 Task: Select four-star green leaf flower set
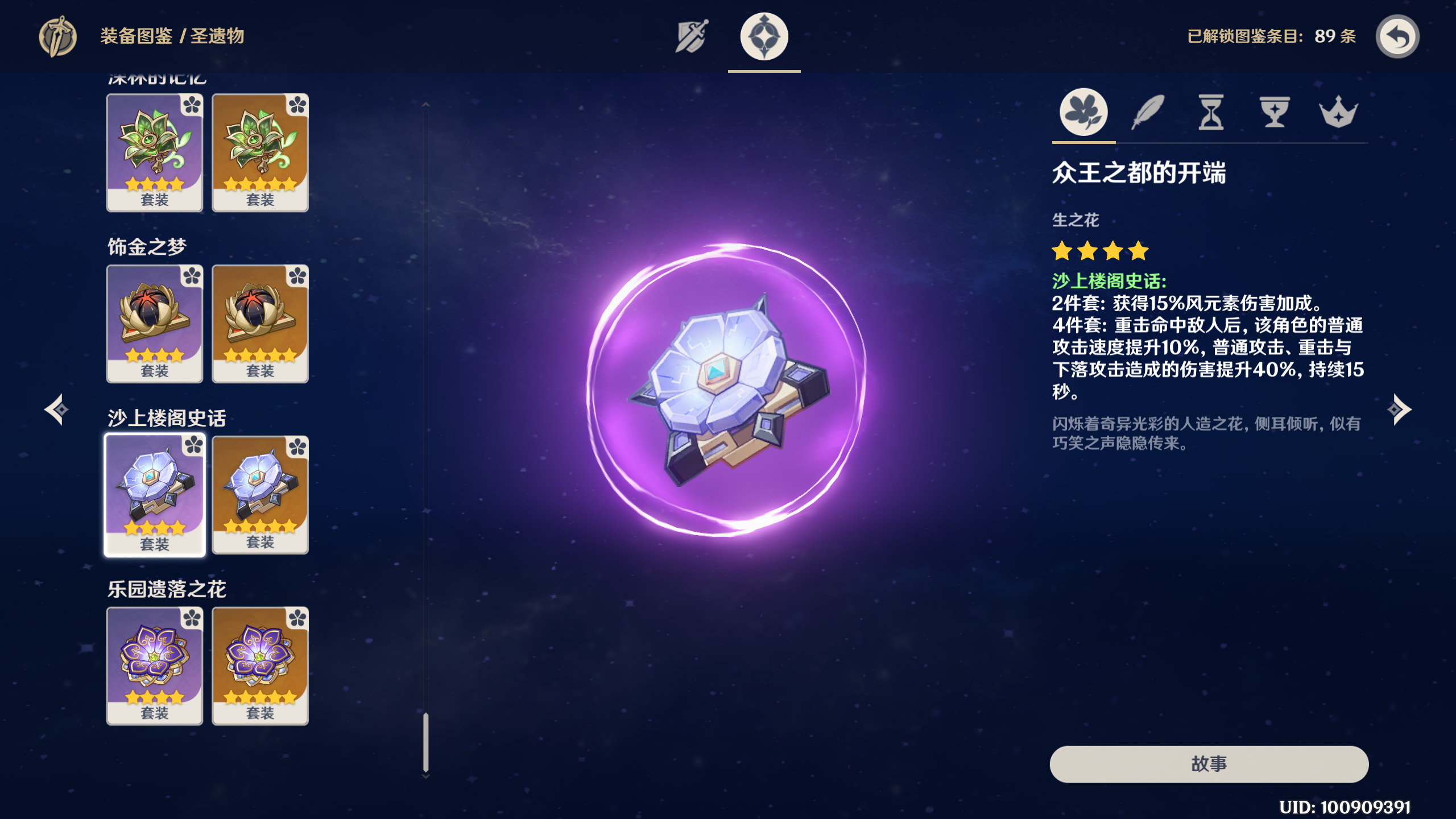pyautogui.click(x=155, y=152)
